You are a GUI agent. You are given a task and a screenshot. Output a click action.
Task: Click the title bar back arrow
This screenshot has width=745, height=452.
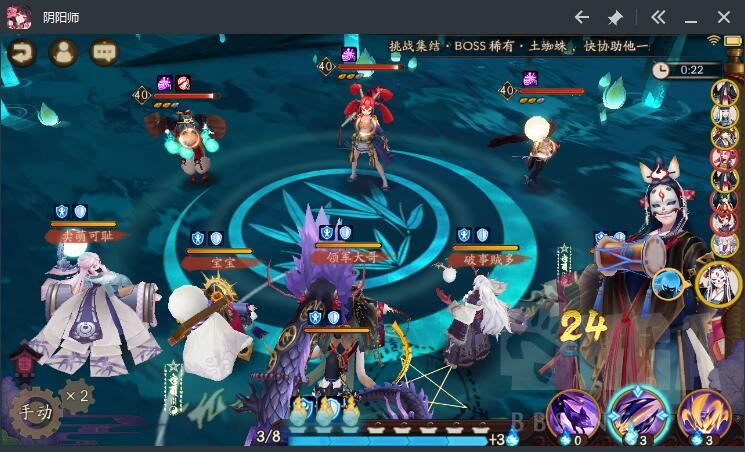582,17
